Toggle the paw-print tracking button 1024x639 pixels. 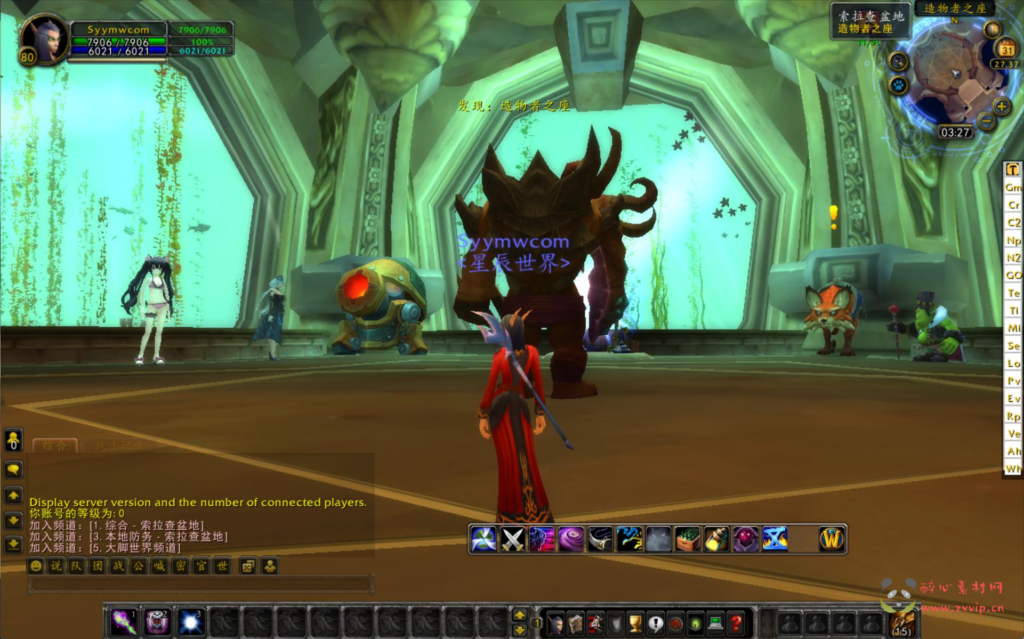click(898, 85)
